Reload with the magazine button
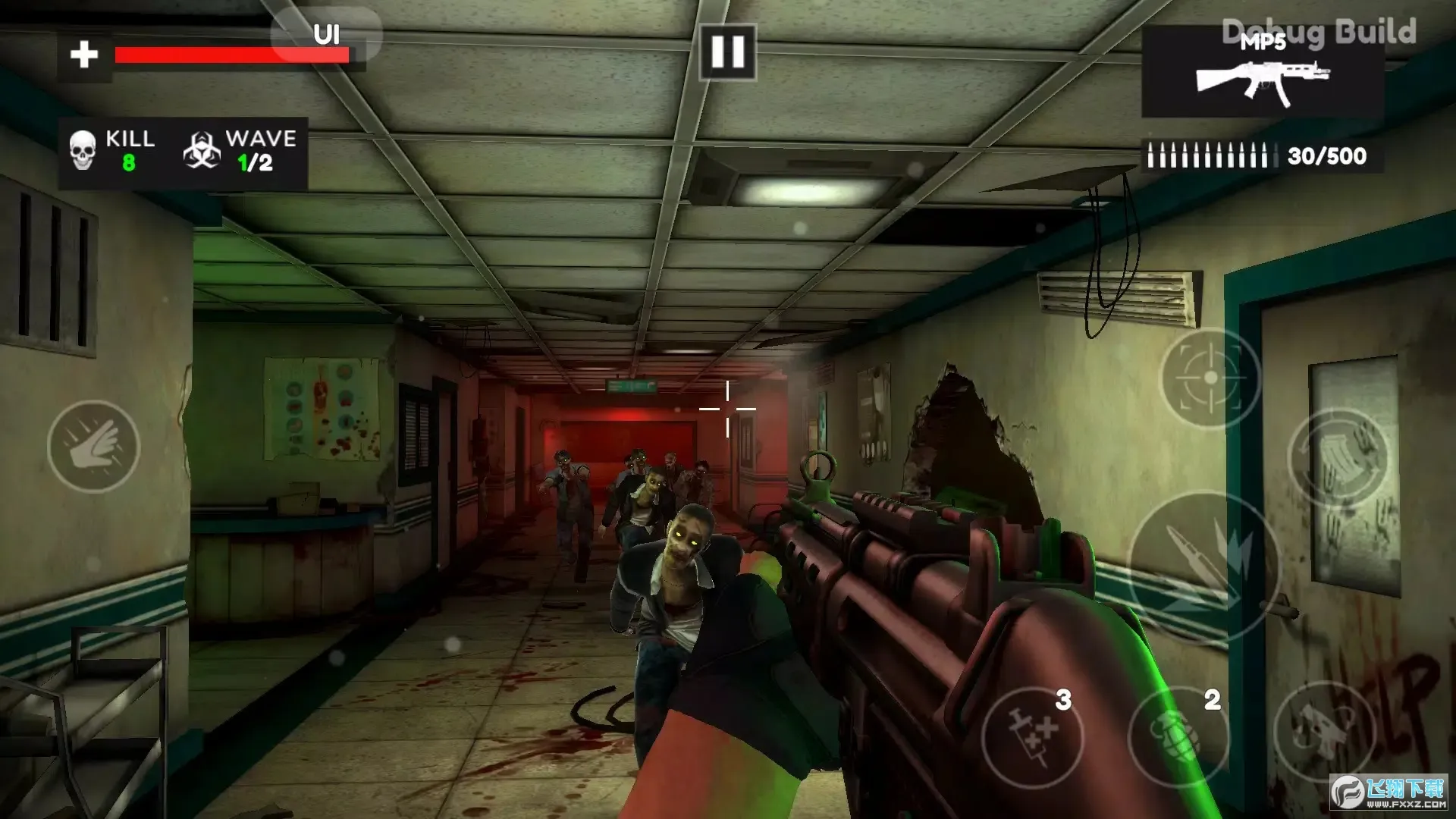Viewport: 1456px width, 819px height. (1338, 460)
